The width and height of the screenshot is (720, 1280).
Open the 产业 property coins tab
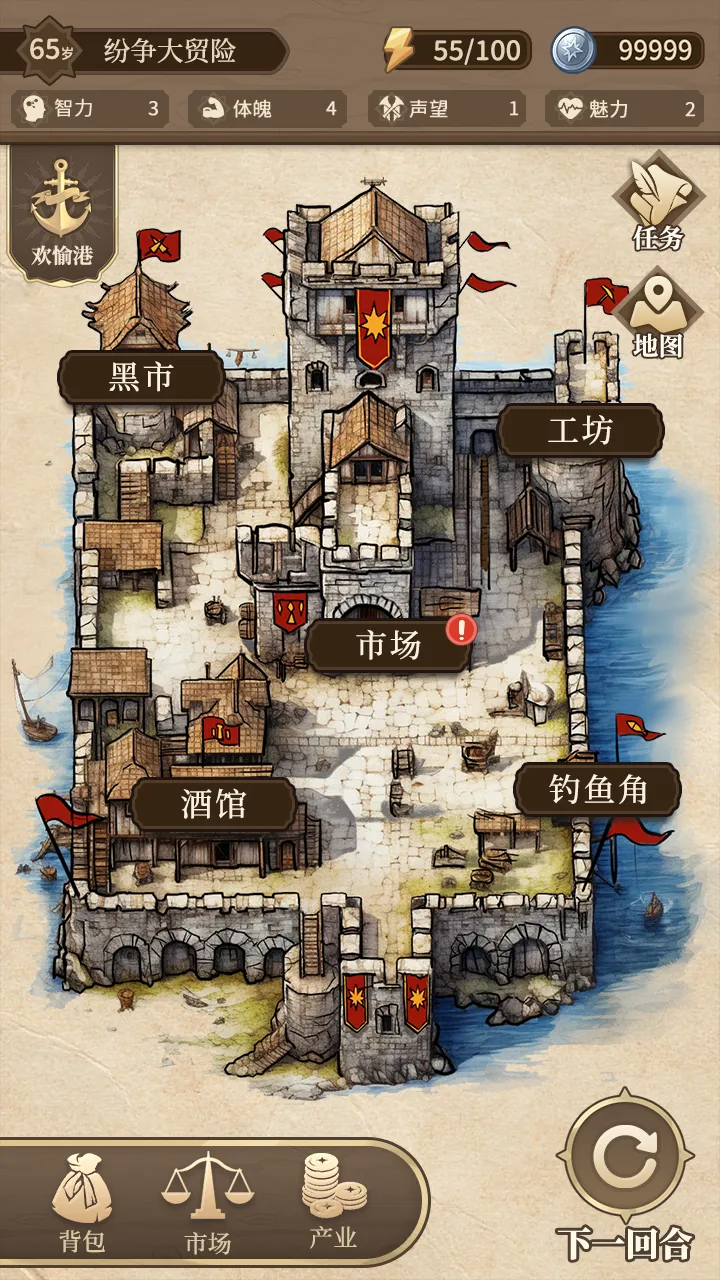333,1204
